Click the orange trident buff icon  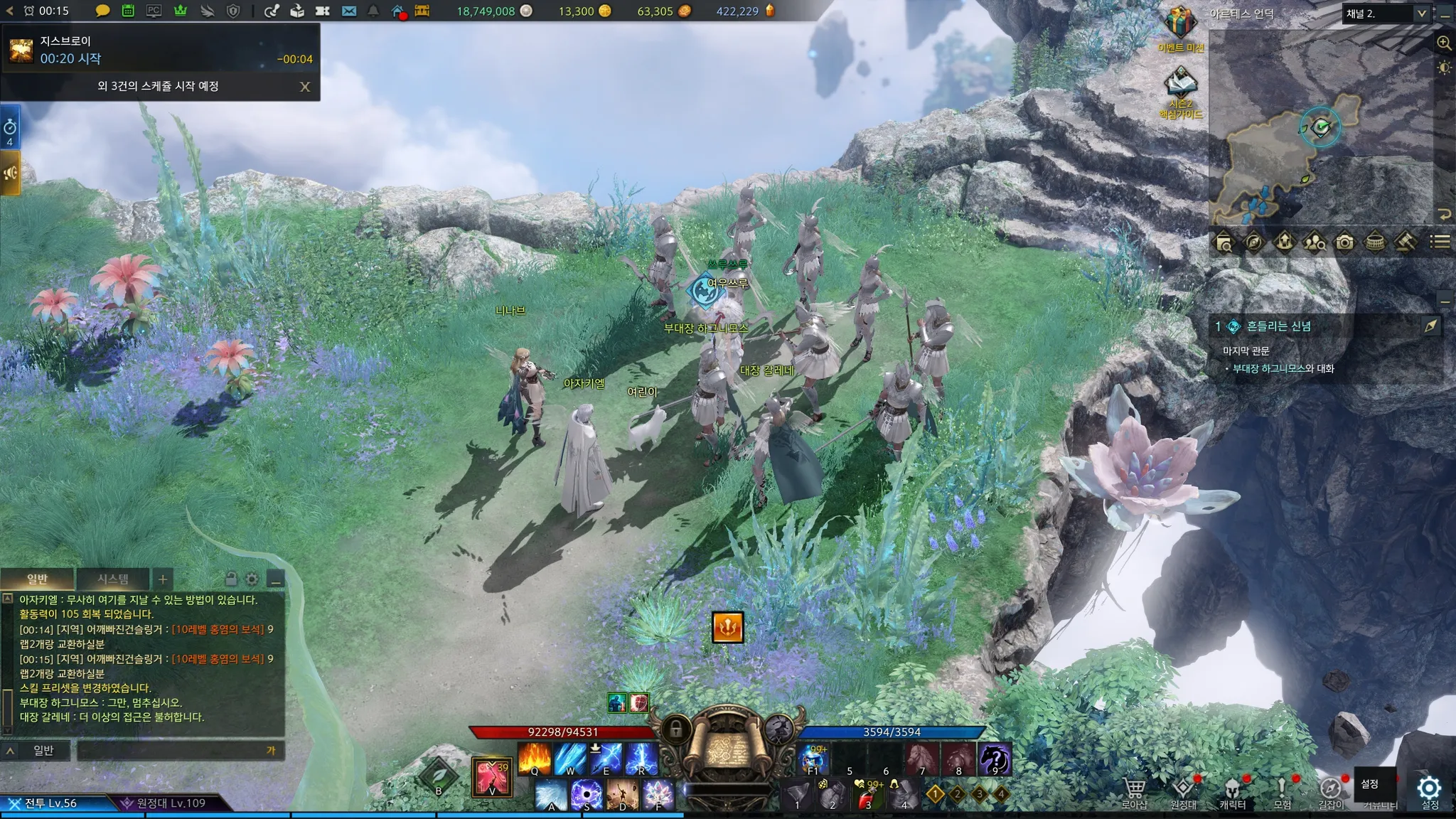pos(728,627)
